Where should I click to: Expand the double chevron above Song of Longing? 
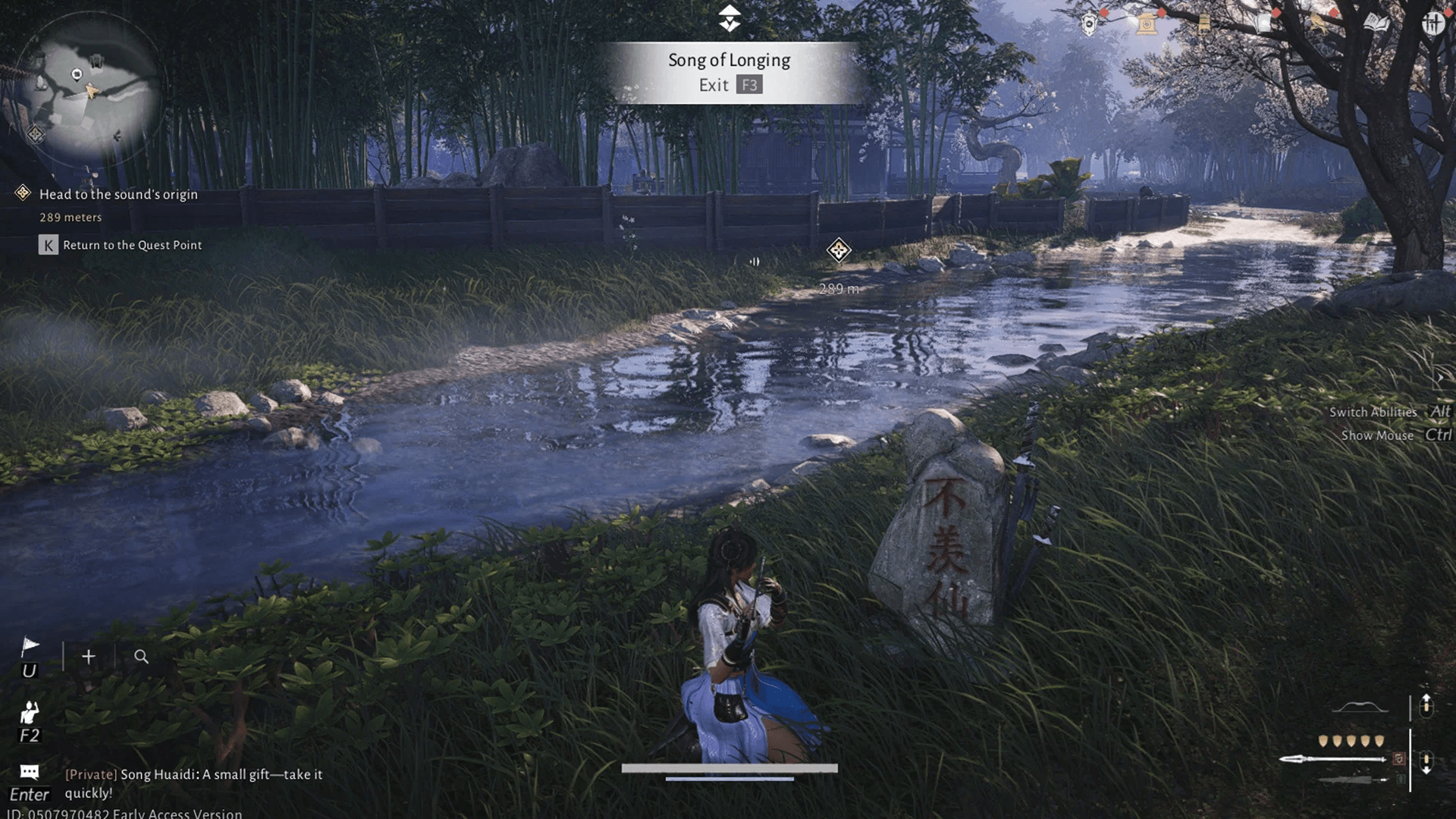pos(729,17)
